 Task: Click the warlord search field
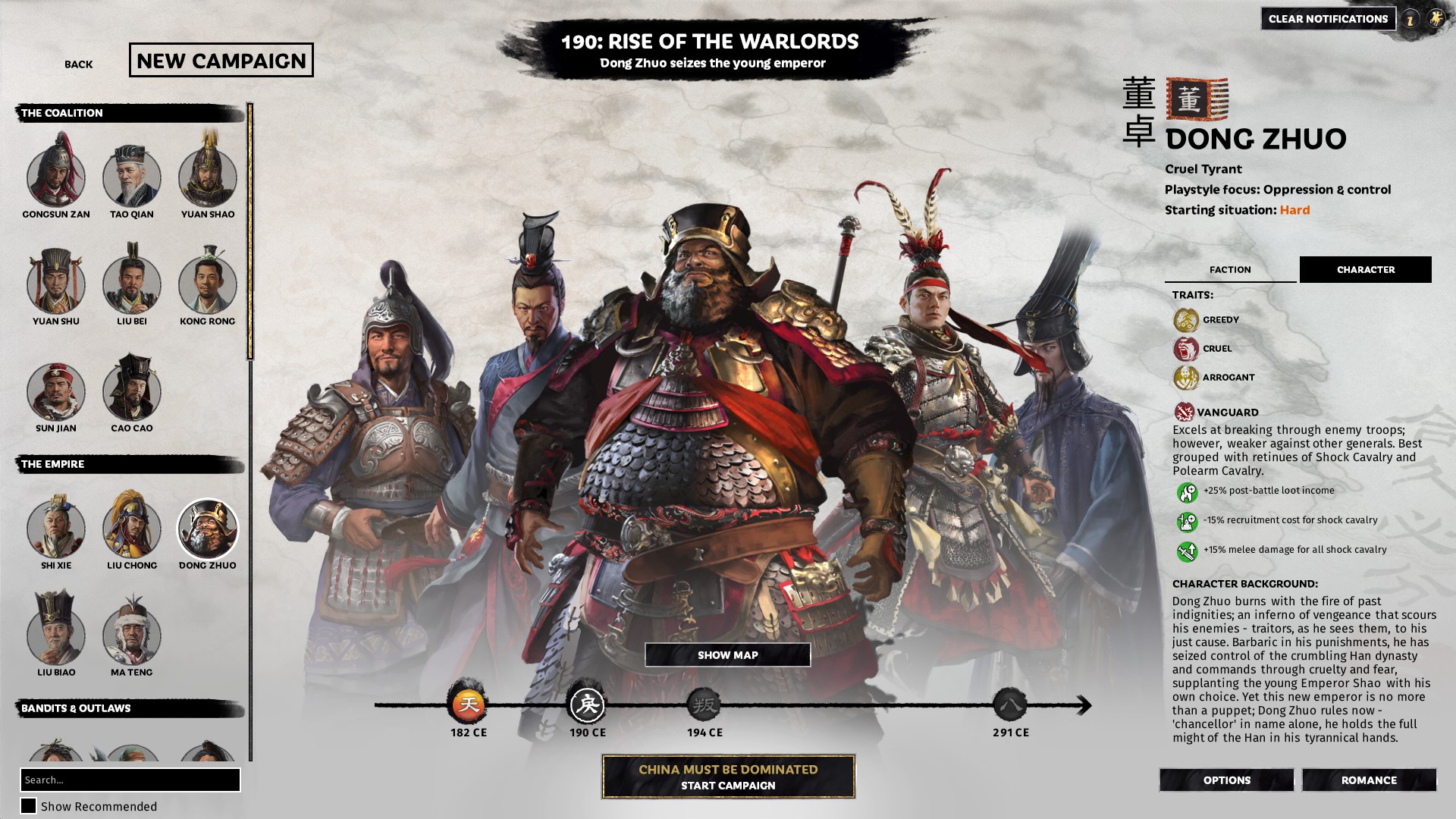pyautogui.click(x=130, y=780)
